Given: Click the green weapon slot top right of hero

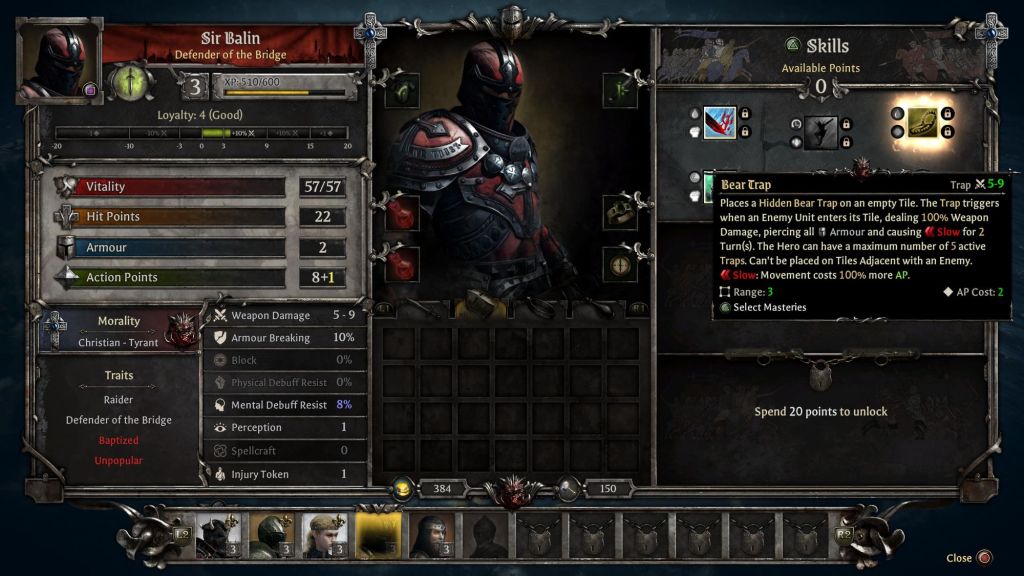Looking at the screenshot, I should (619, 90).
